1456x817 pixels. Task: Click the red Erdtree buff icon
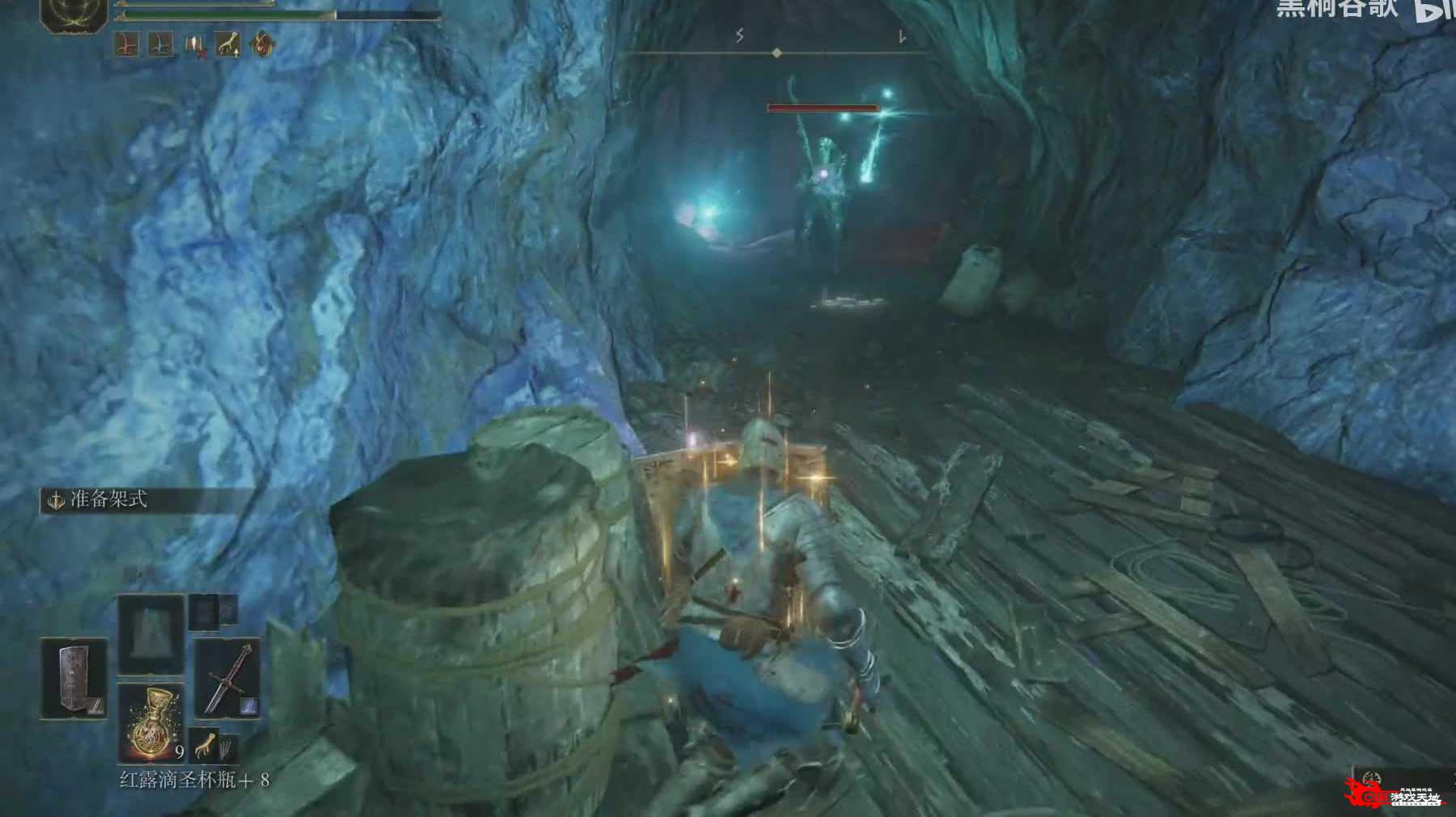click(x=126, y=45)
